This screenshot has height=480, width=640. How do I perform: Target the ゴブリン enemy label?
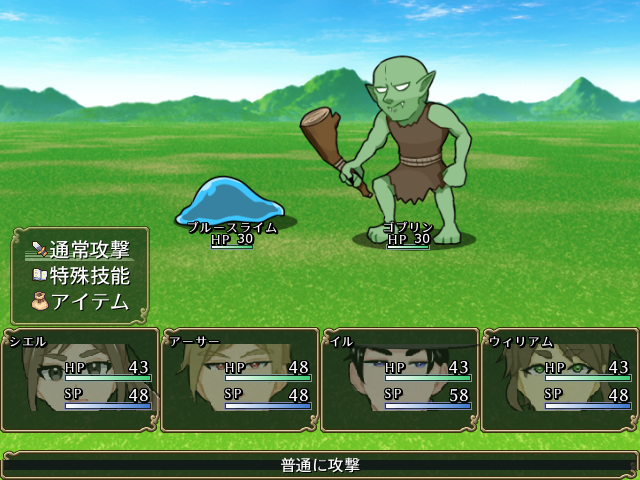coord(408,228)
